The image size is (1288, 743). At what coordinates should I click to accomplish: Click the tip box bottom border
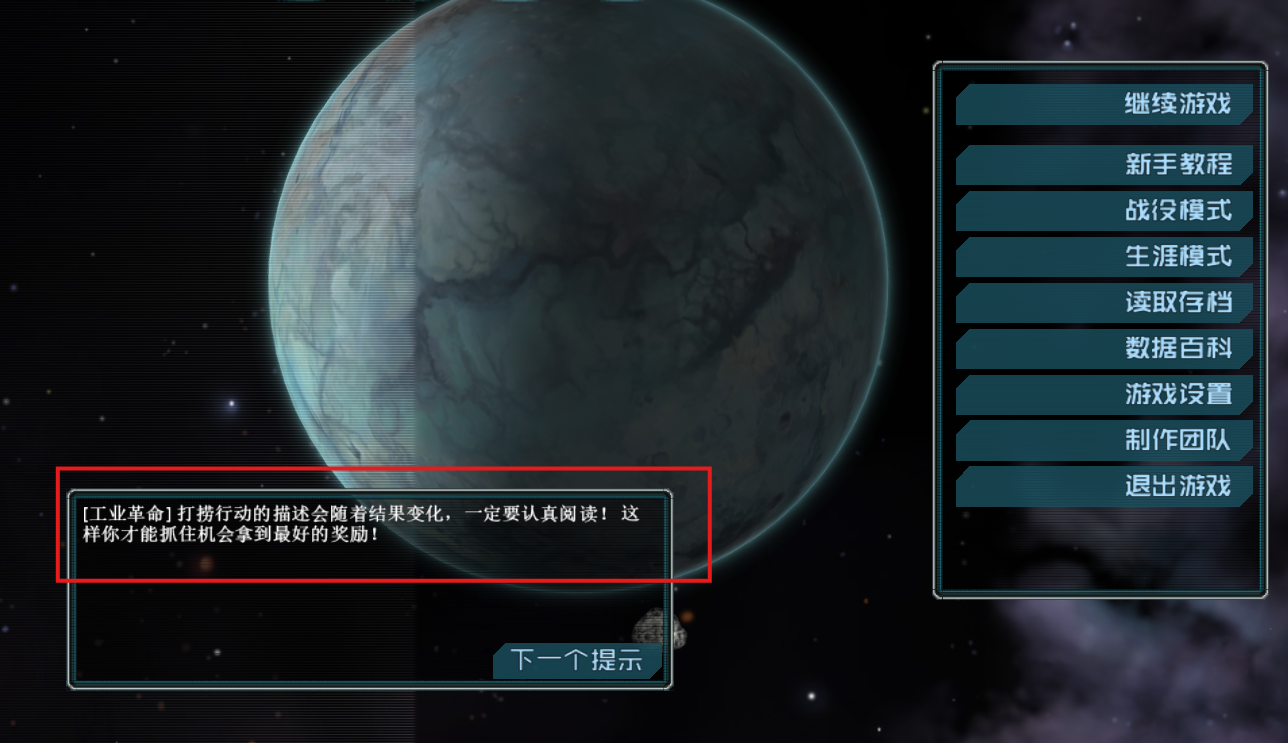370,685
